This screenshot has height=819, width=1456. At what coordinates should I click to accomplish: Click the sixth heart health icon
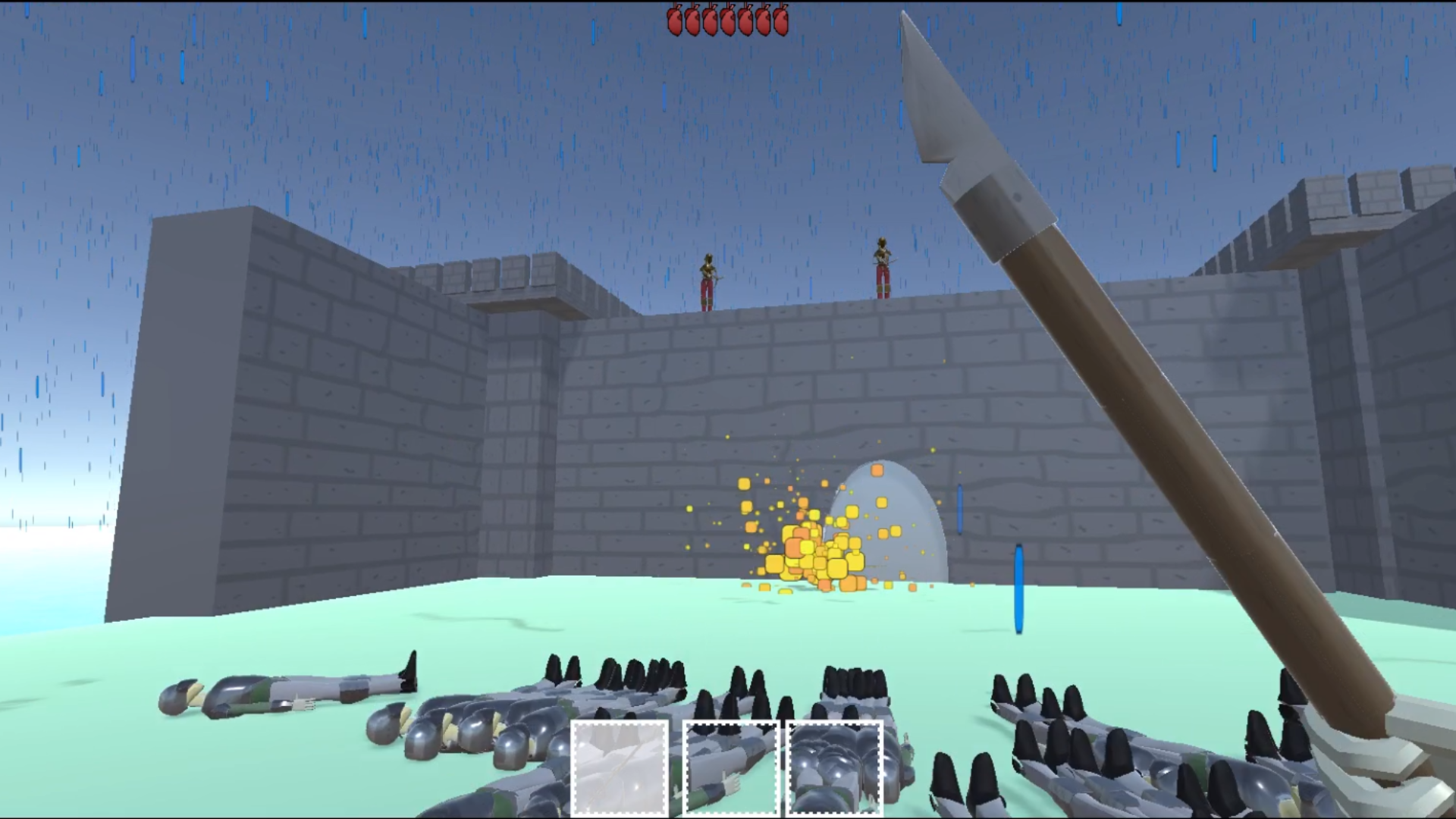pyautogui.click(x=762, y=23)
